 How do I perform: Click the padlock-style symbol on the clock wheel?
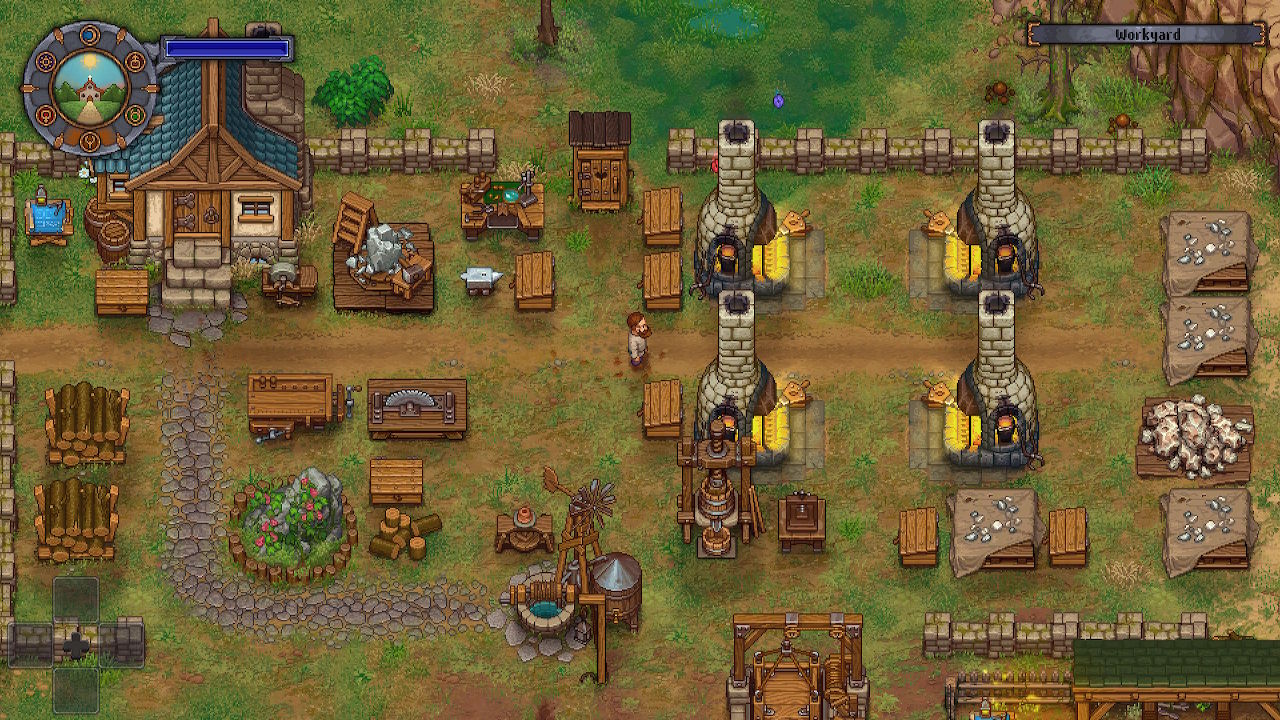tap(134, 62)
